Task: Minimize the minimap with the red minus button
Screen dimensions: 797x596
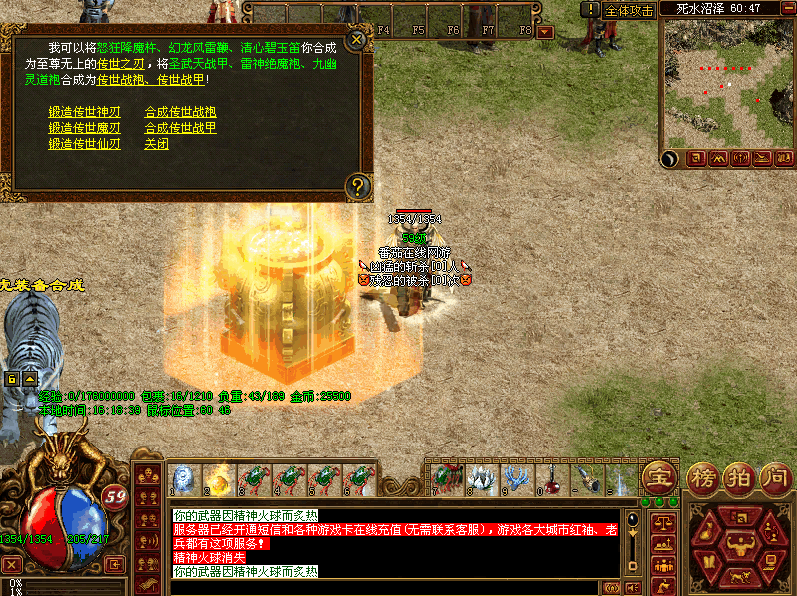Action: tap(787, 8)
